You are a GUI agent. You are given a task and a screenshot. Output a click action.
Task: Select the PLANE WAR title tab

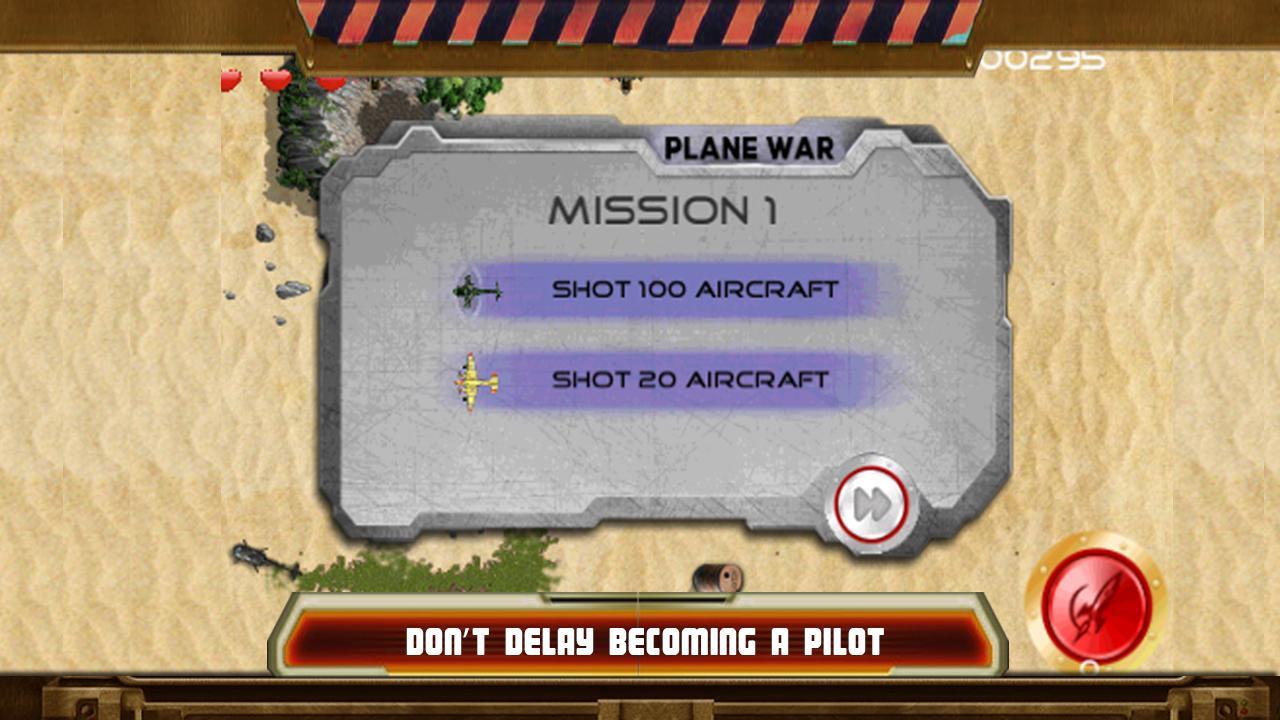tap(750, 146)
